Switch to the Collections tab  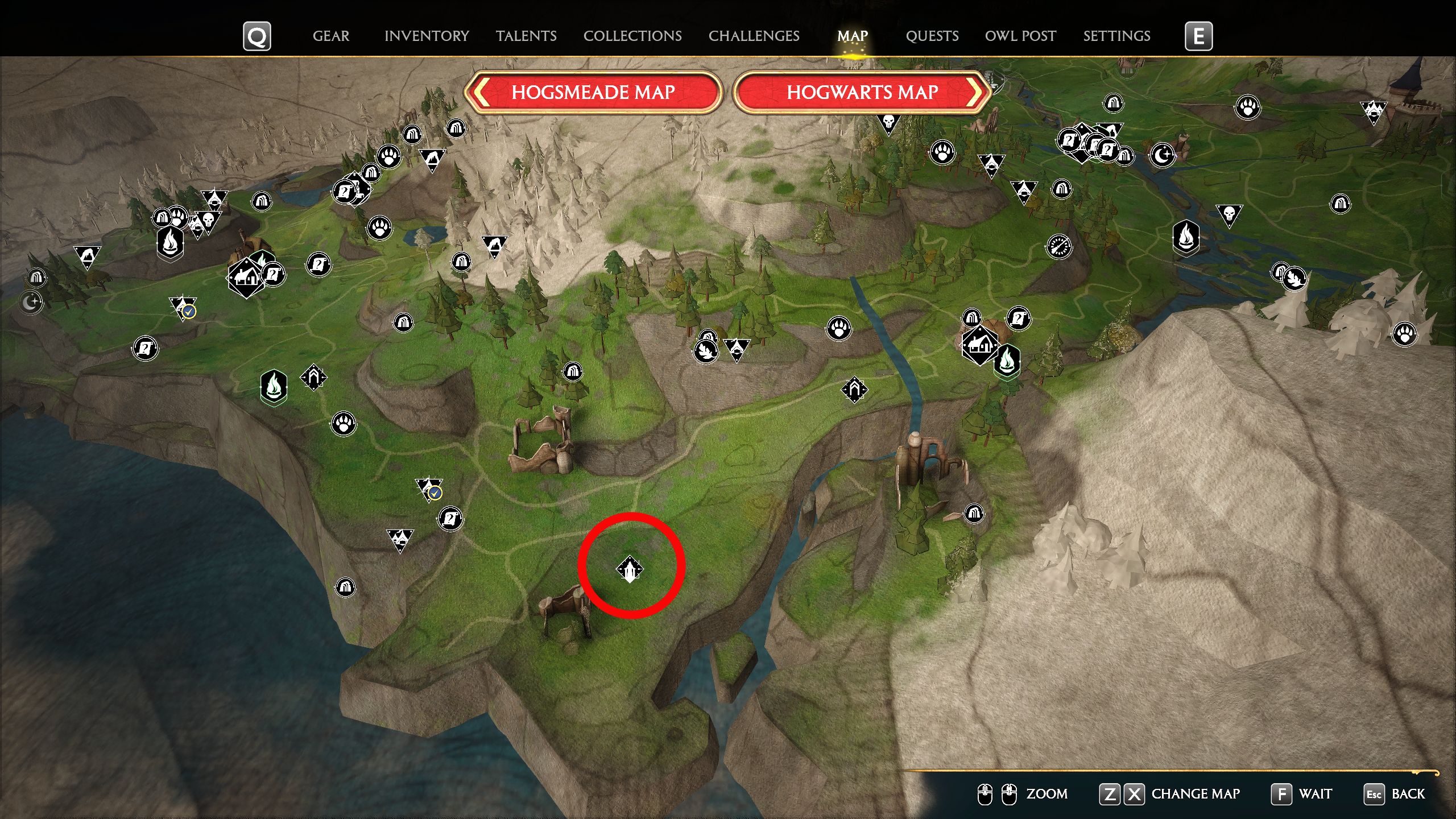(632, 36)
